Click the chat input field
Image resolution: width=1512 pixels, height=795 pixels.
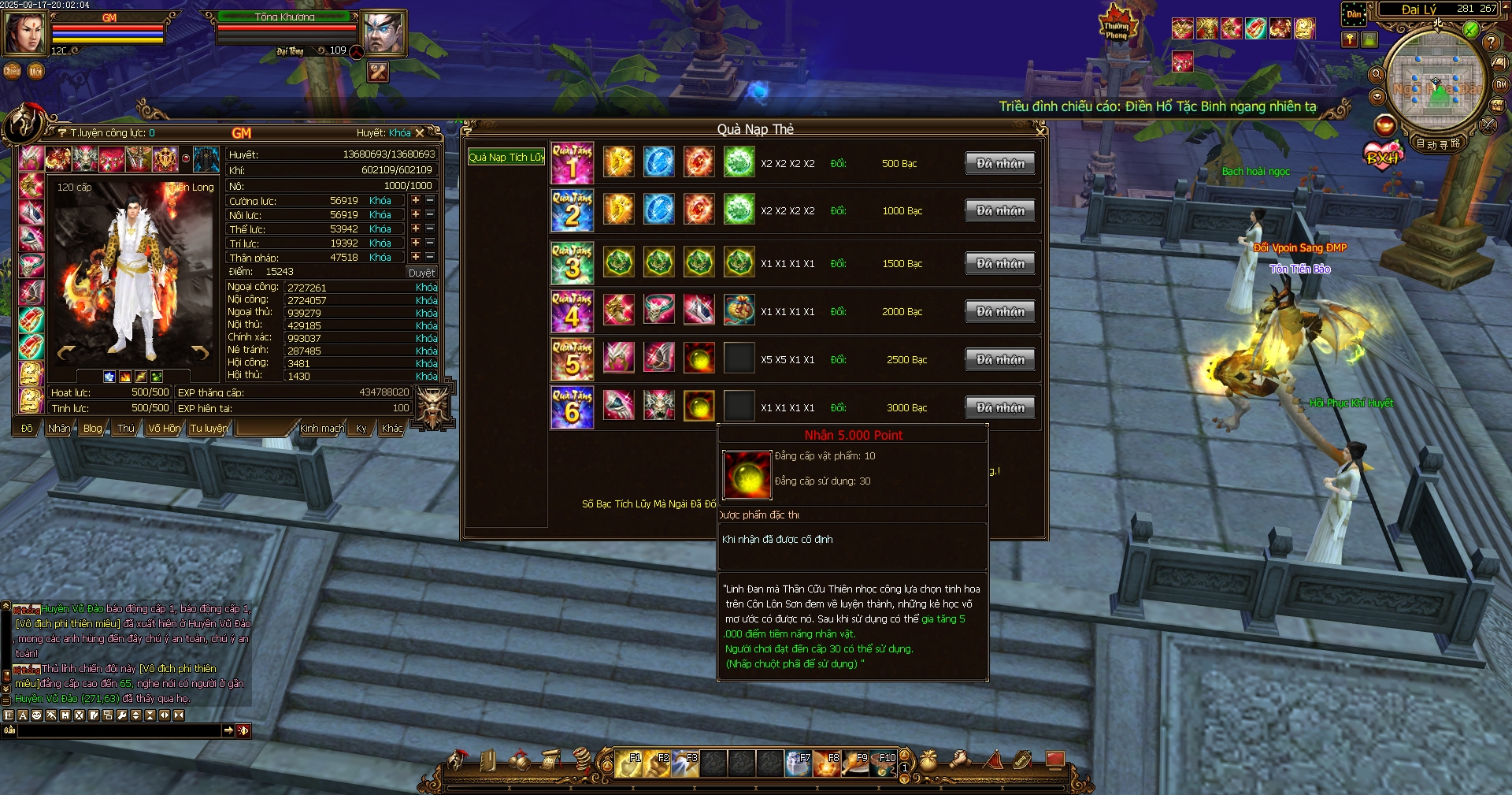click(x=118, y=731)
